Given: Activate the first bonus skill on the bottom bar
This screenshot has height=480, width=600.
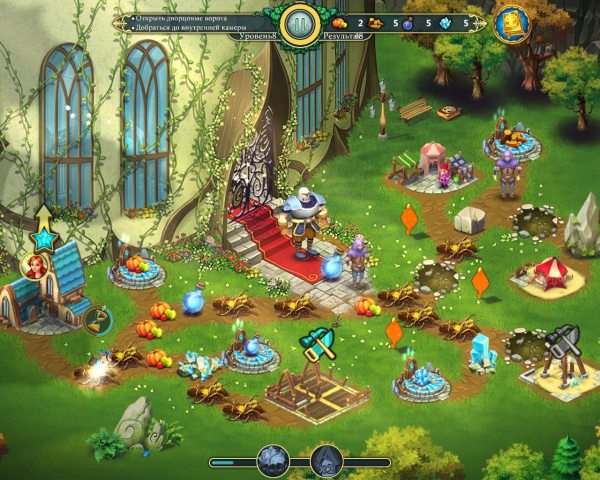Looking at the screenshot, I should click(273, 461).
